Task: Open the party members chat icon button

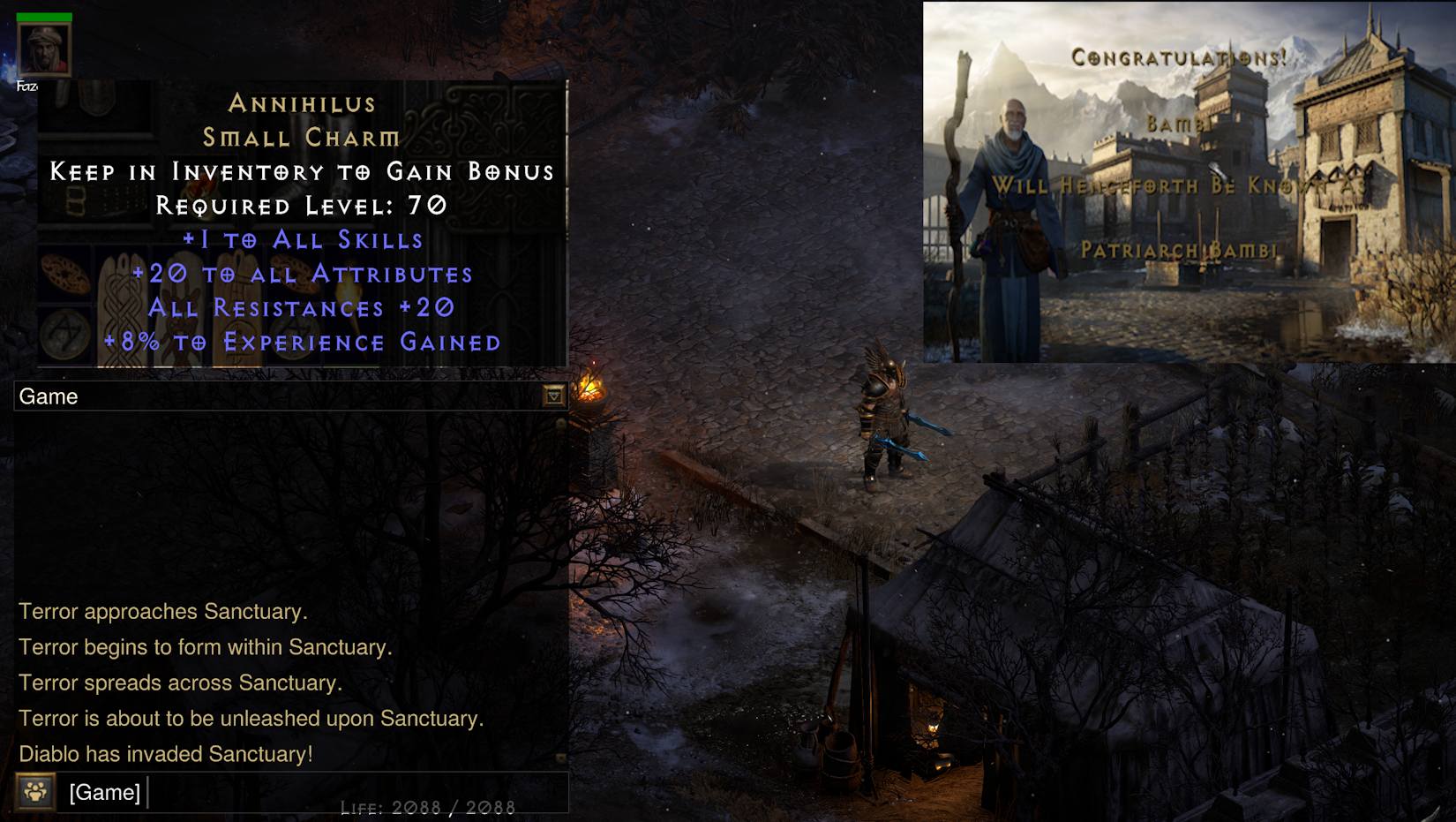Action: pos(35,792)
